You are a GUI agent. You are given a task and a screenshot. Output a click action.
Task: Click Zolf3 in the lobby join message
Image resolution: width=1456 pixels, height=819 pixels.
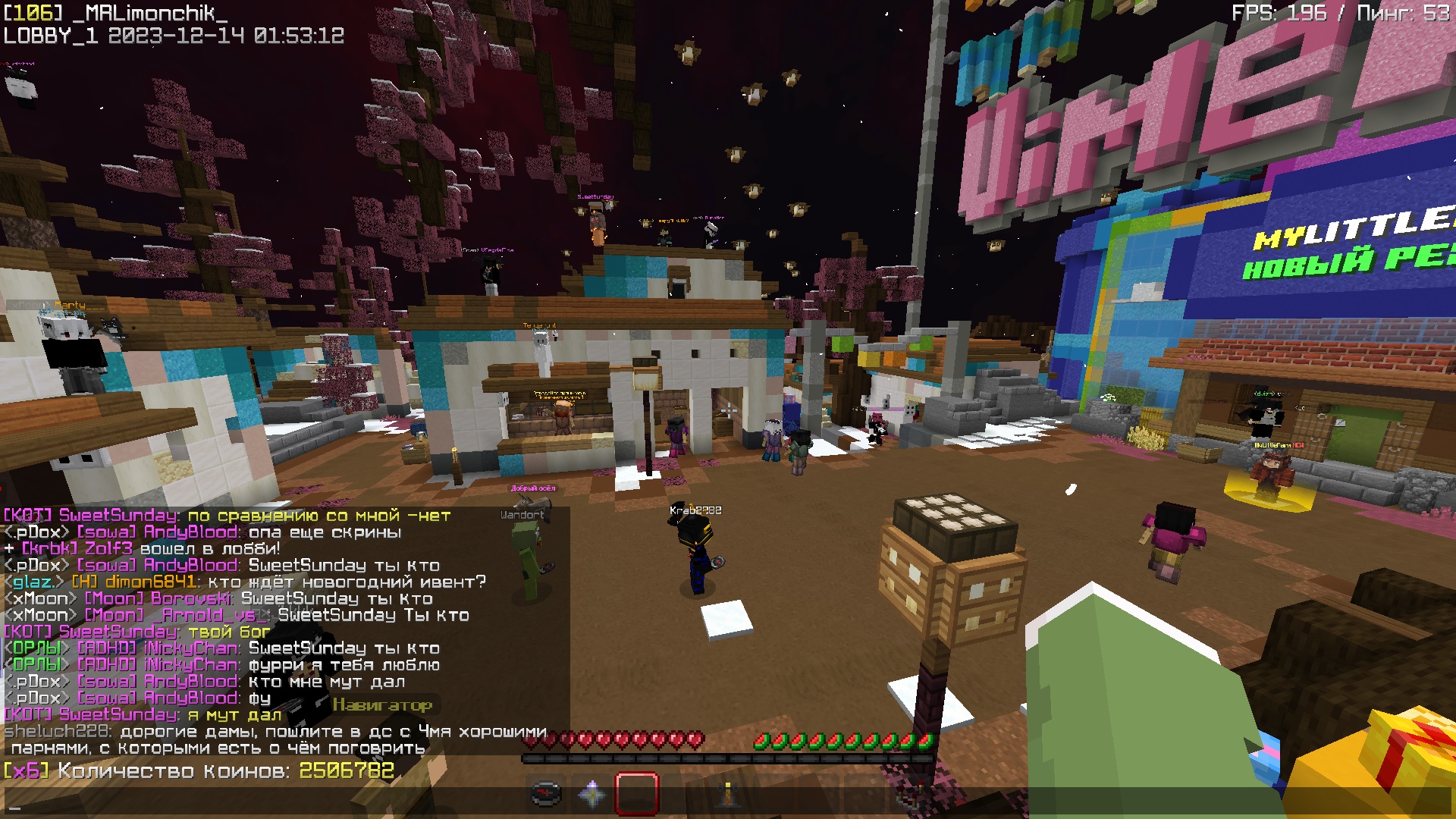click(x=108, y=549)
